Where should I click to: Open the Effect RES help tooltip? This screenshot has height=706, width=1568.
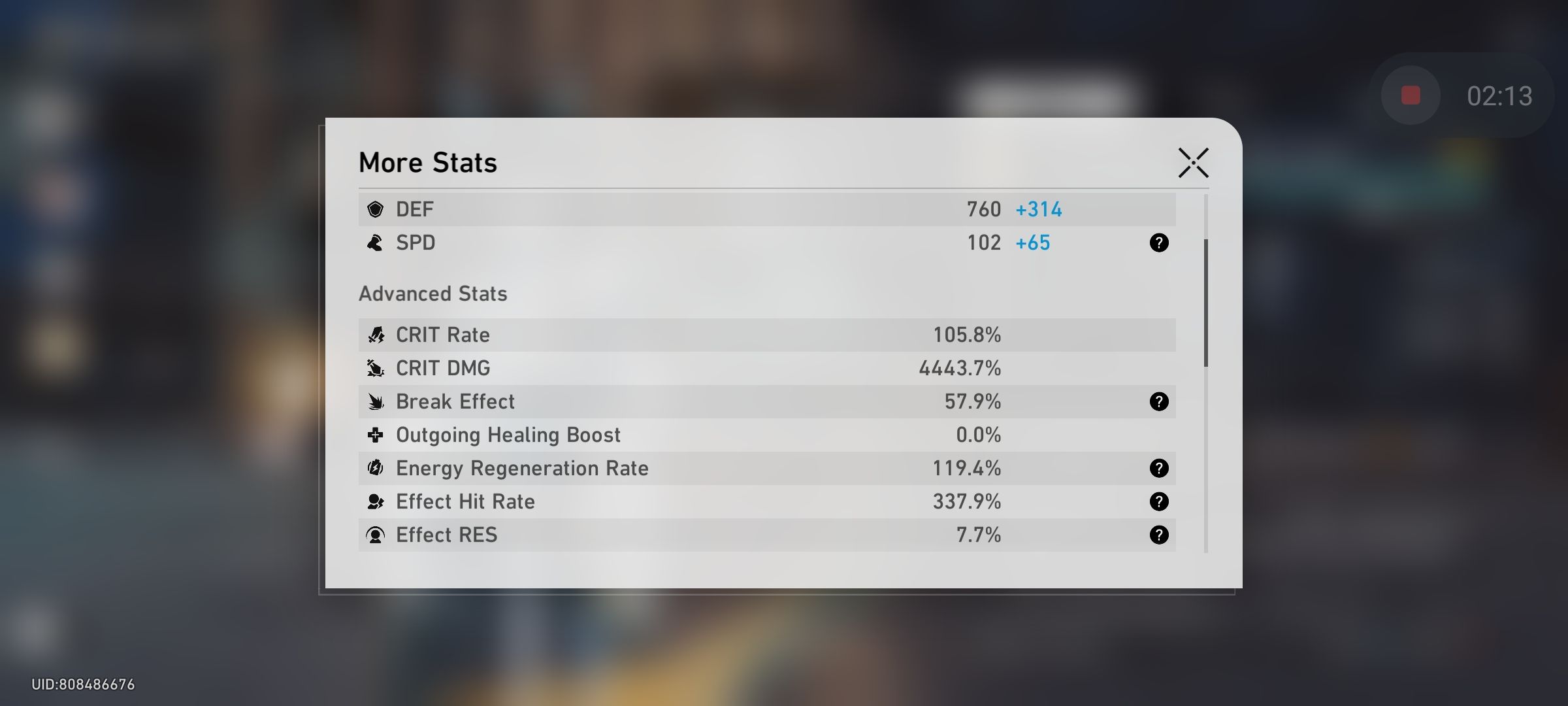pos(1160,535)
